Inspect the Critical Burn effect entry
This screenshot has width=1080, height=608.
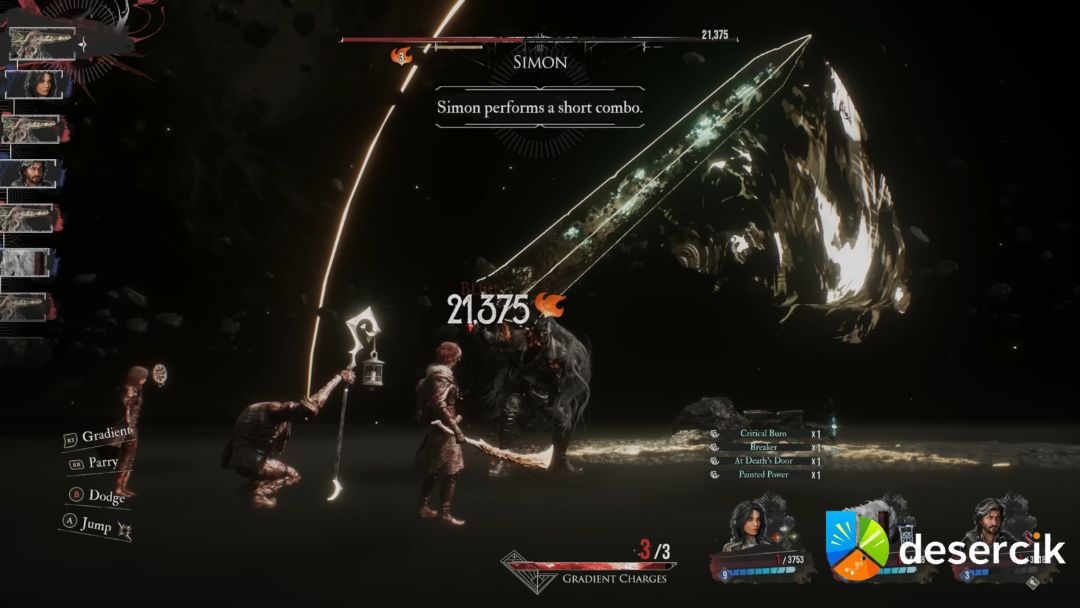(763, 434)
